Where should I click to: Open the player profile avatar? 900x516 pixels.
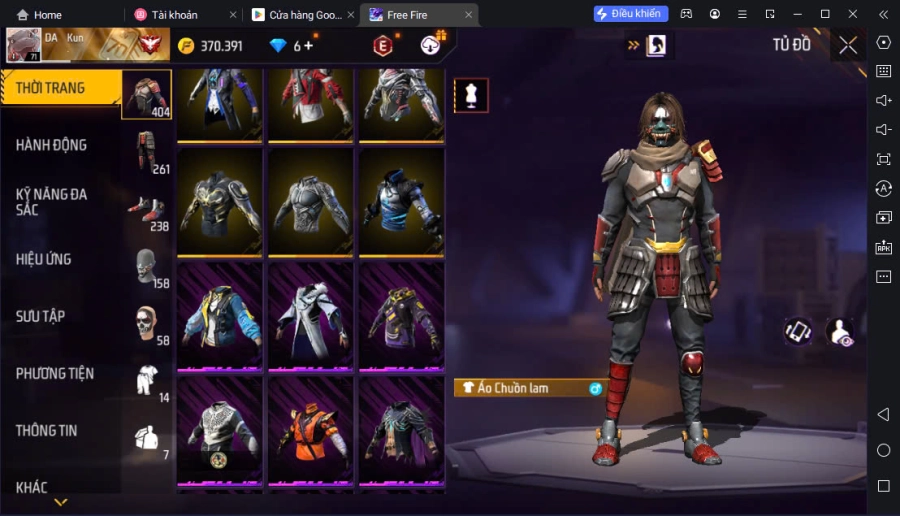[23, 45]
